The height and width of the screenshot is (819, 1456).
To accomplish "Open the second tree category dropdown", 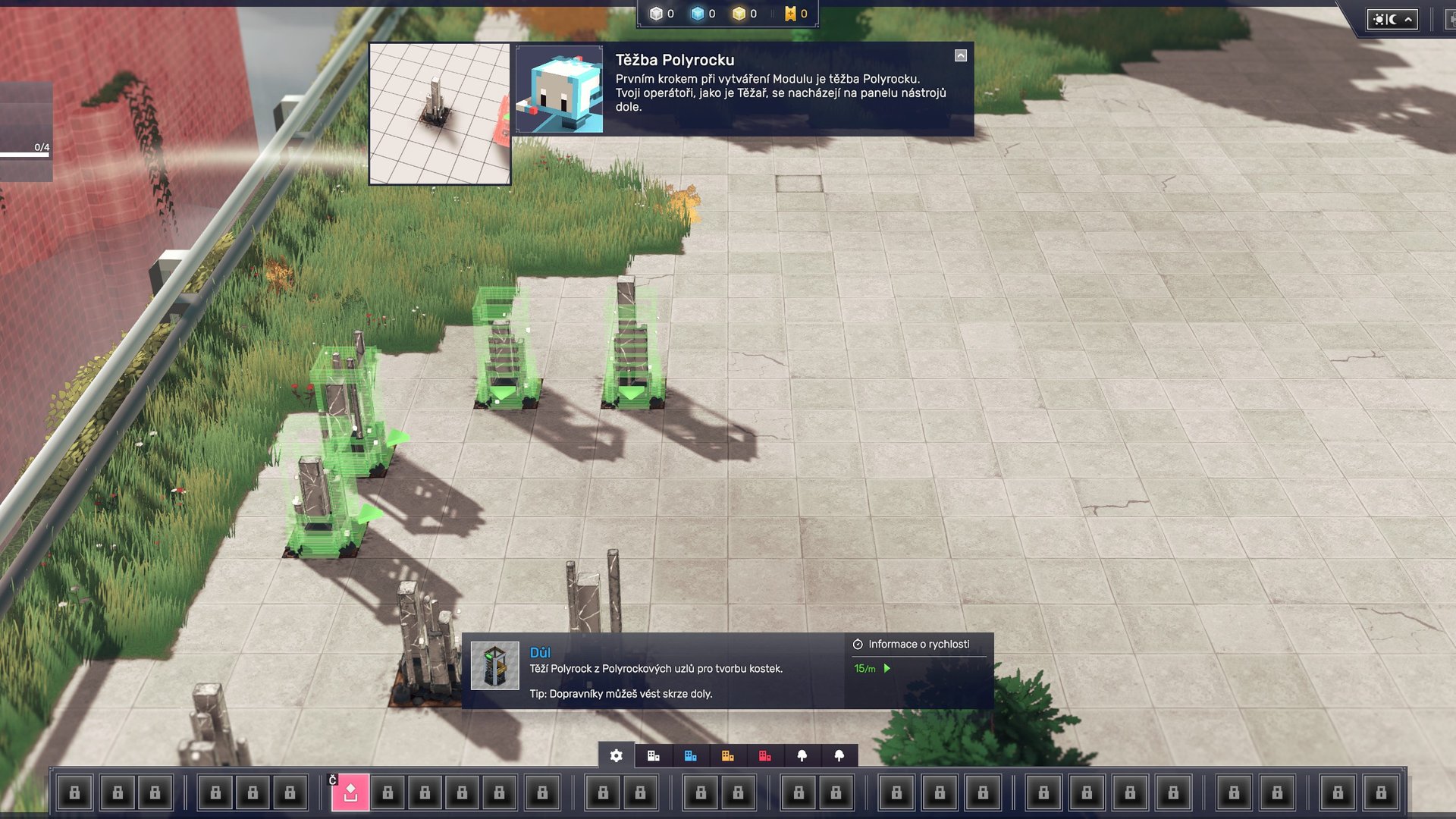I will 838,755.
